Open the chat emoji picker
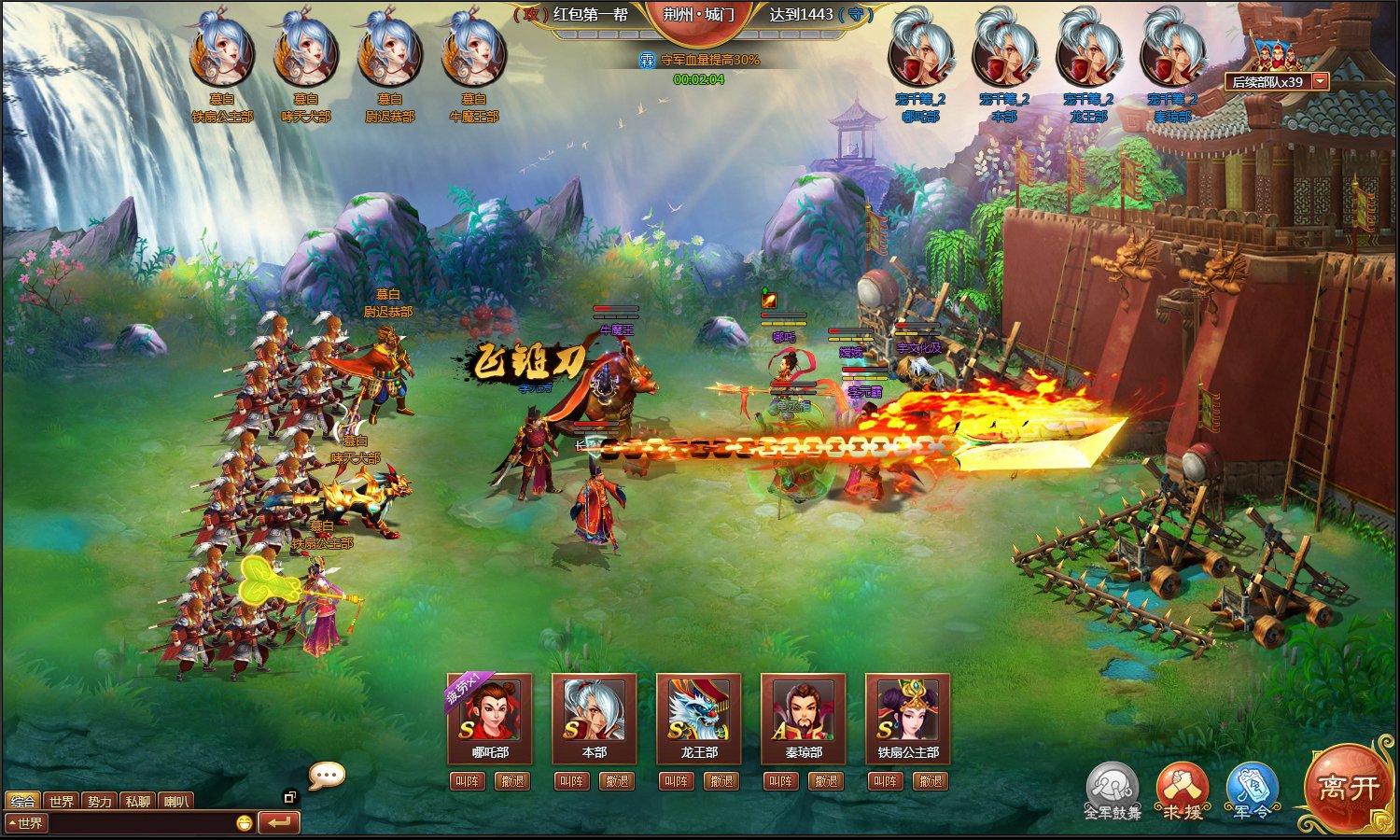 (245, 823)
